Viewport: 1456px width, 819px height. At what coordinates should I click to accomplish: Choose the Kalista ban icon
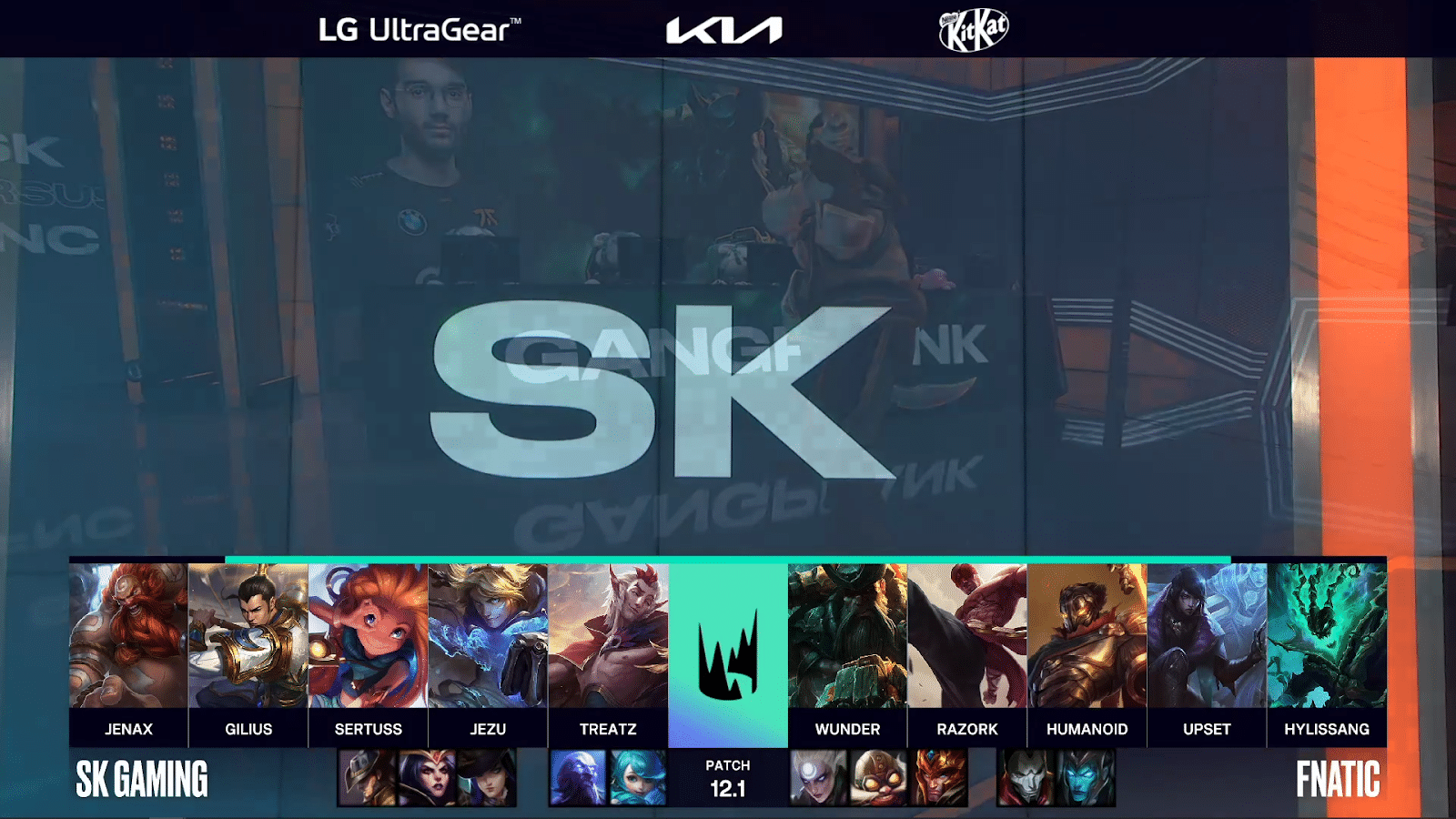[x=1086, y=778]
